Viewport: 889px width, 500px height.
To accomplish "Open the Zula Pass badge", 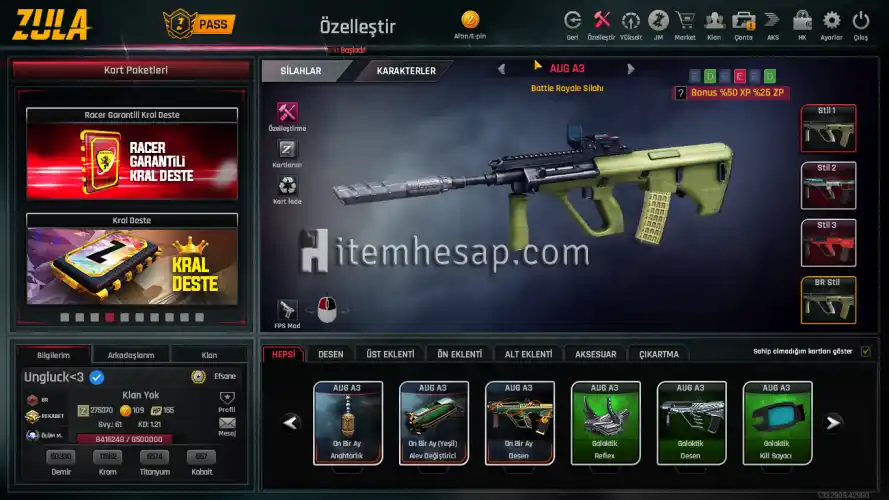I will pos(197,22).
